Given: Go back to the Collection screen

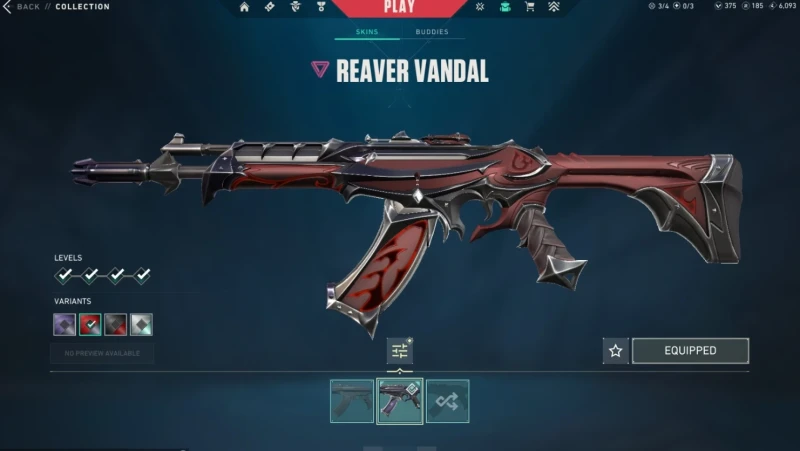Looking at the screenshot, I should coord(22,7).
